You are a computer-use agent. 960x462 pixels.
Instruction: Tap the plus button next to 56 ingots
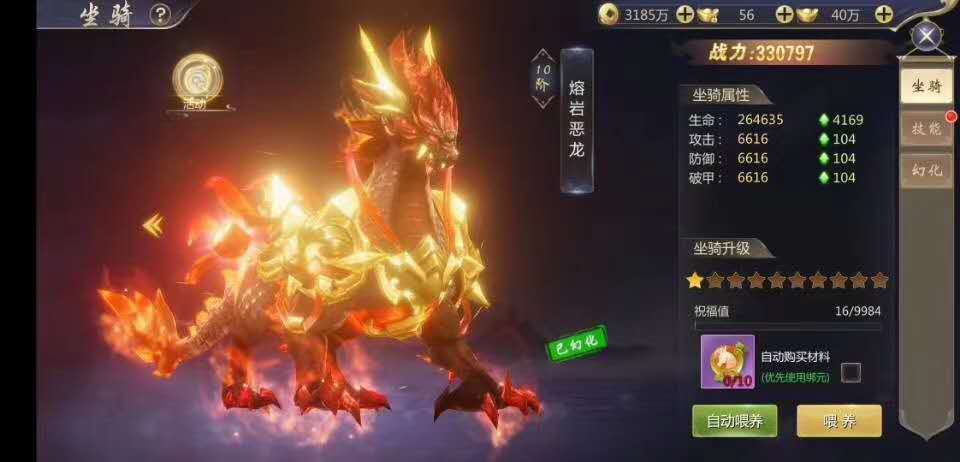(x=784, y=14)
